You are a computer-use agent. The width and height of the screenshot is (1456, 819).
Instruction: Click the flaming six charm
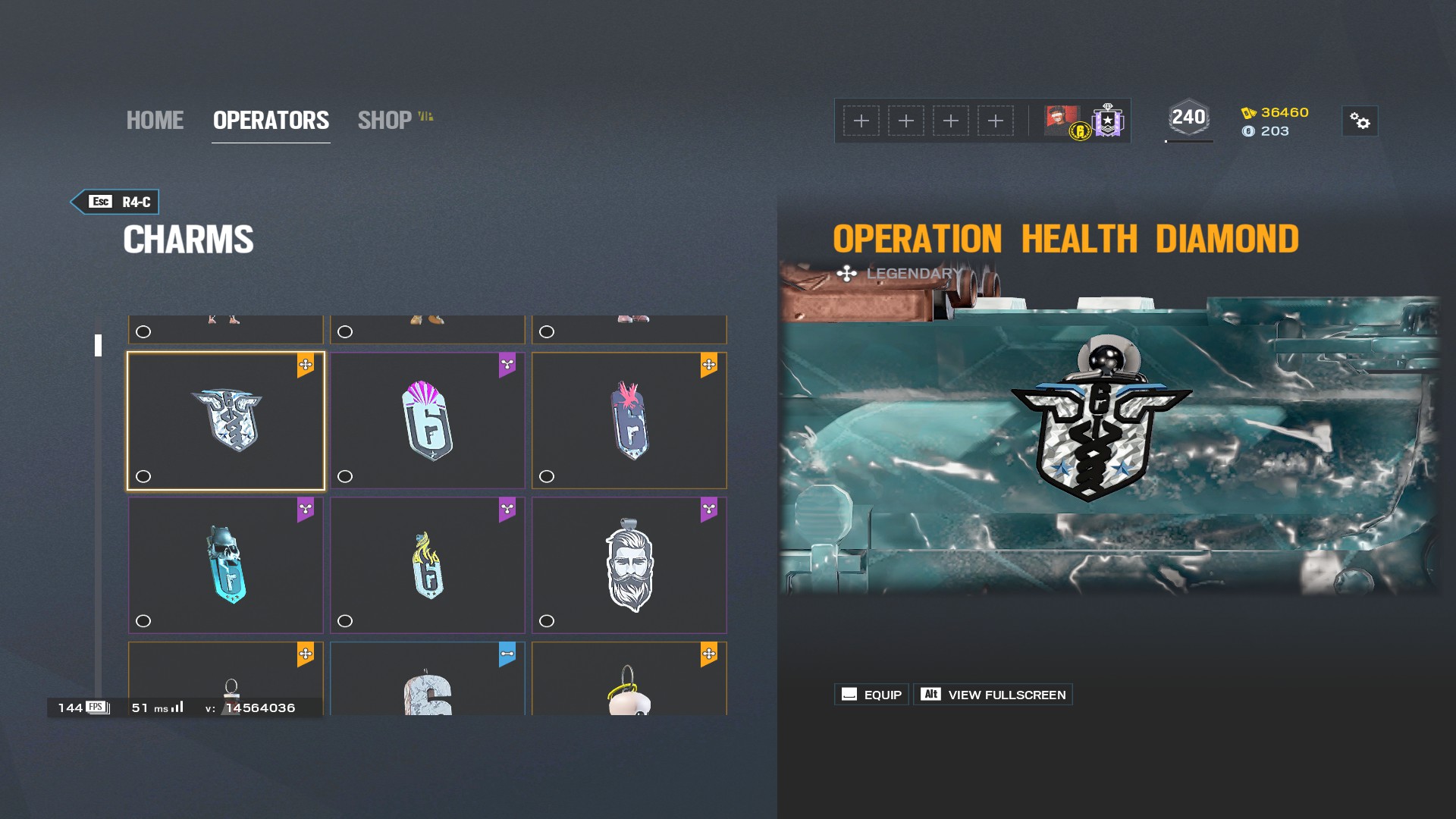click(x=427, y=565)
